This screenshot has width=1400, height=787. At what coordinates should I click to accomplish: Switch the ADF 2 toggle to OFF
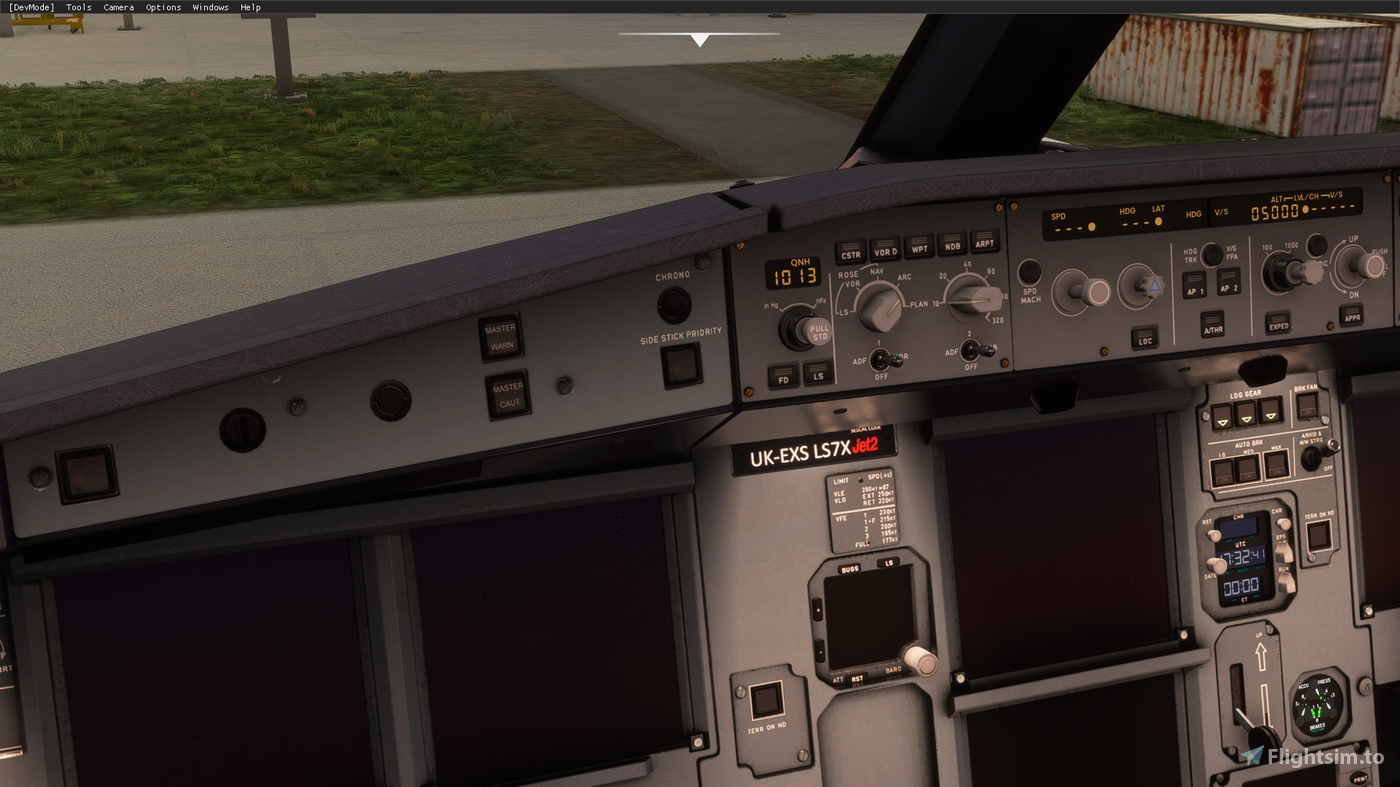coord(970,351)
